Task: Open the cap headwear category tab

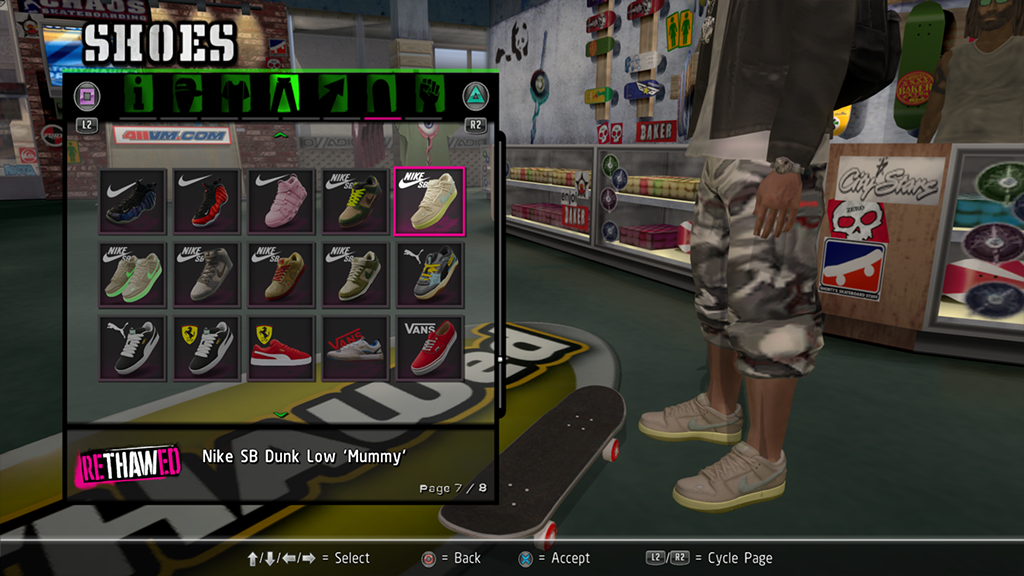Action: (x=185, y=95)
